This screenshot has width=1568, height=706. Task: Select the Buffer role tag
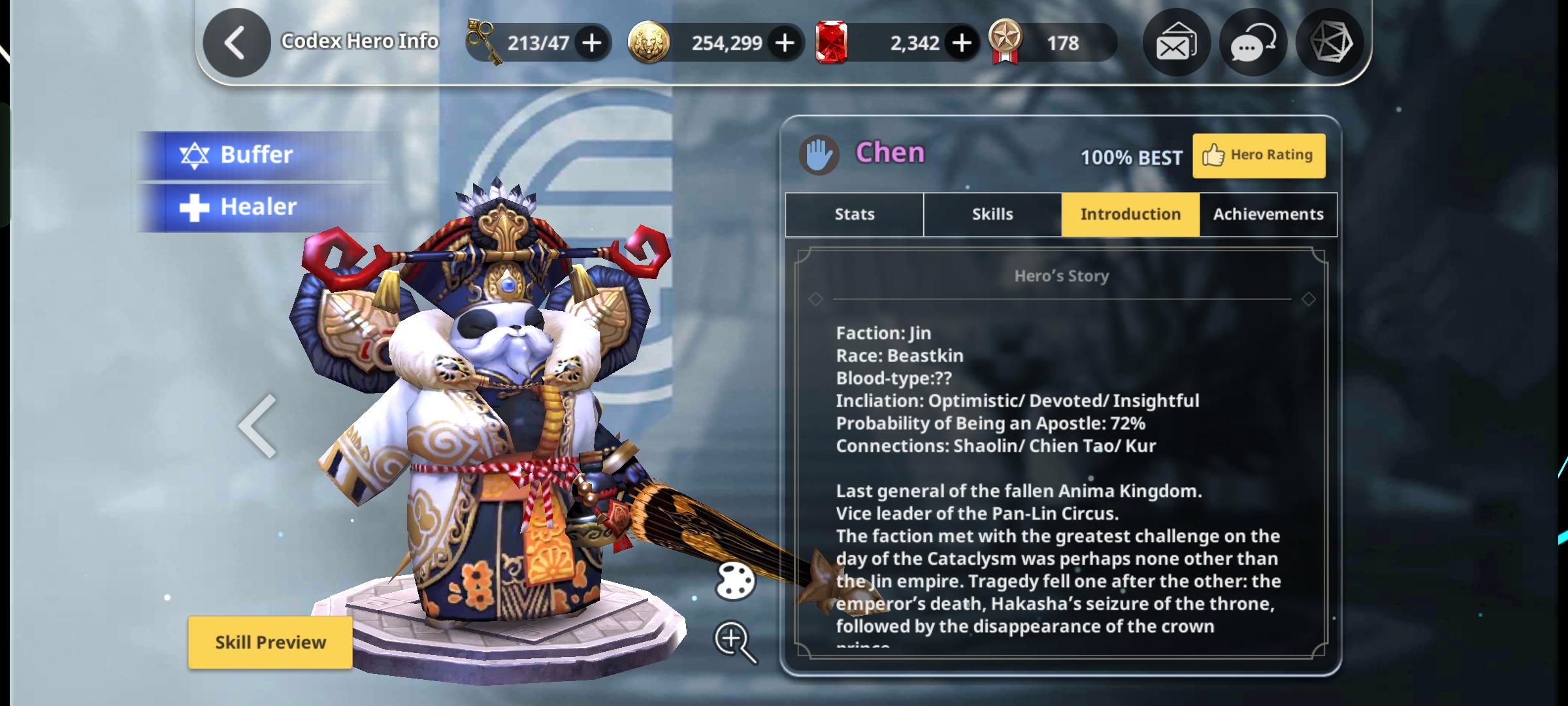pyautogui.click(x=255, y=155)
